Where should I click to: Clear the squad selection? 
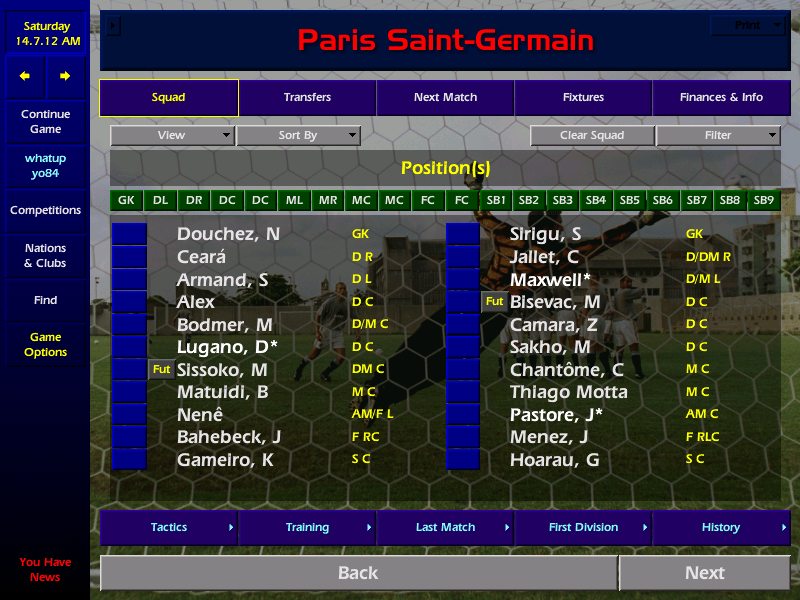click(x=592, y=135)
